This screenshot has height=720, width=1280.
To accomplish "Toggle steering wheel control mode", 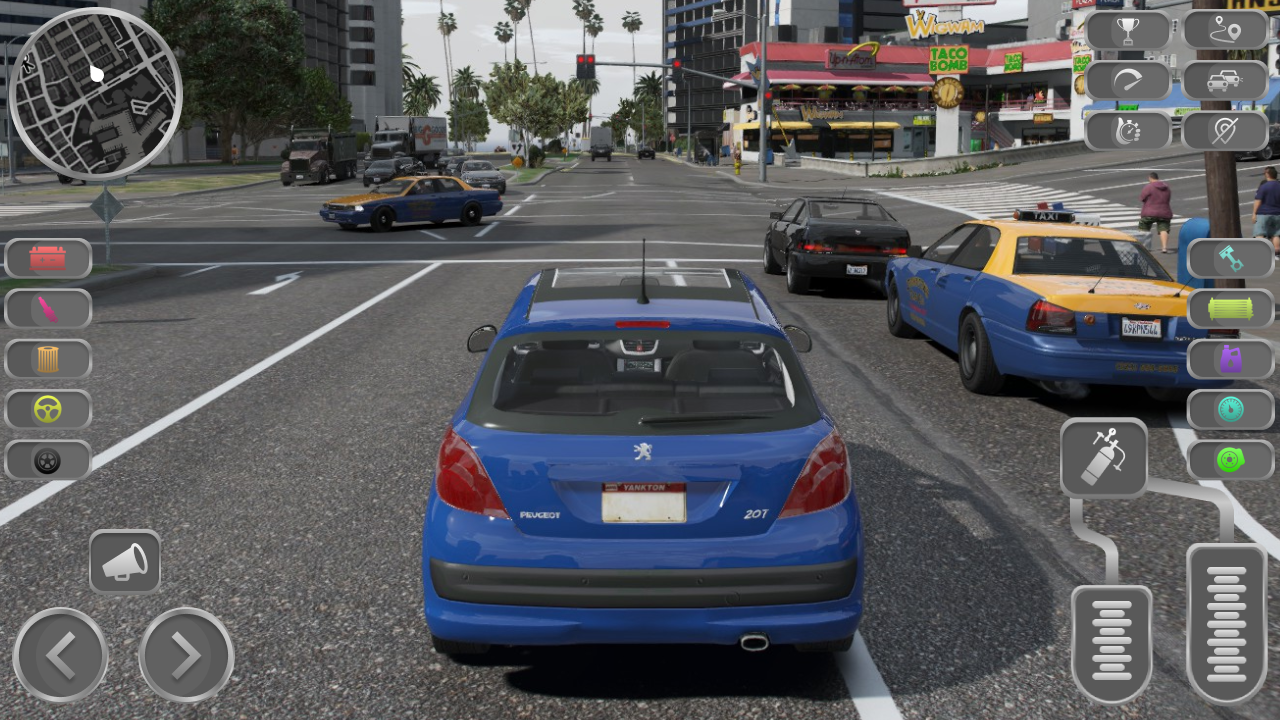I will (x=47, y=410).
